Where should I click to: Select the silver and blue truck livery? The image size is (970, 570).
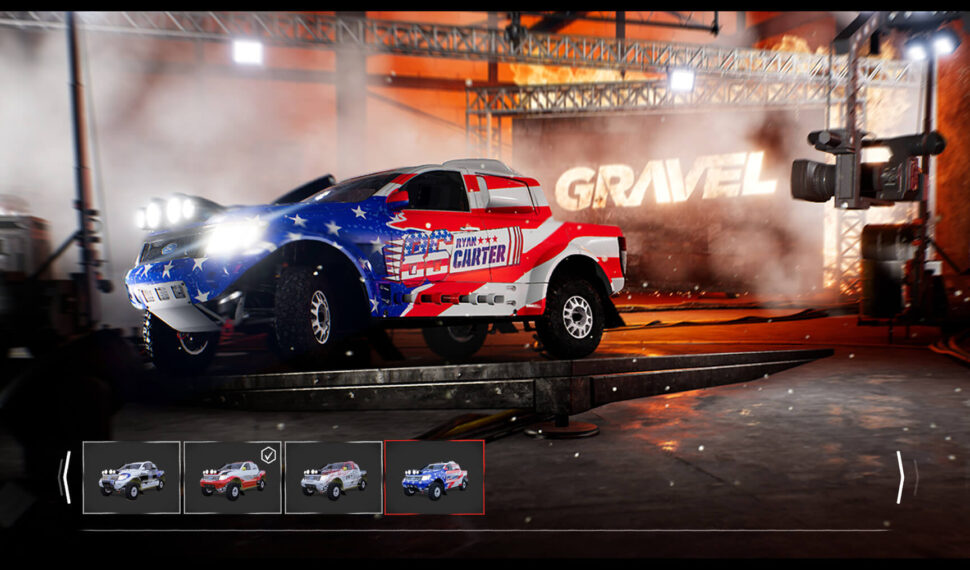(x=132, y=478)
